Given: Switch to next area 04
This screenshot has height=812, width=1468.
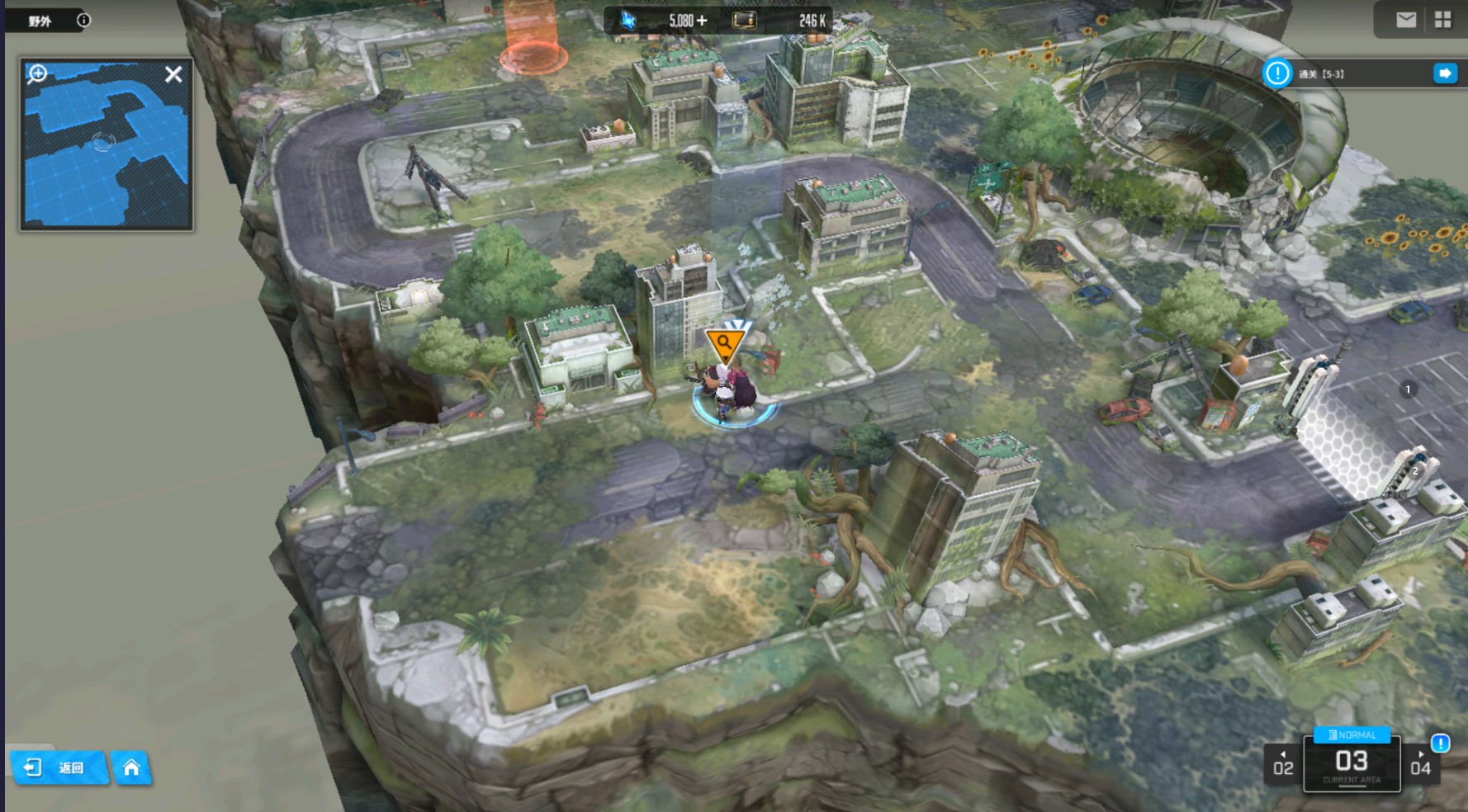Looking at the screenshot, I should click(x=1420, y=764).
